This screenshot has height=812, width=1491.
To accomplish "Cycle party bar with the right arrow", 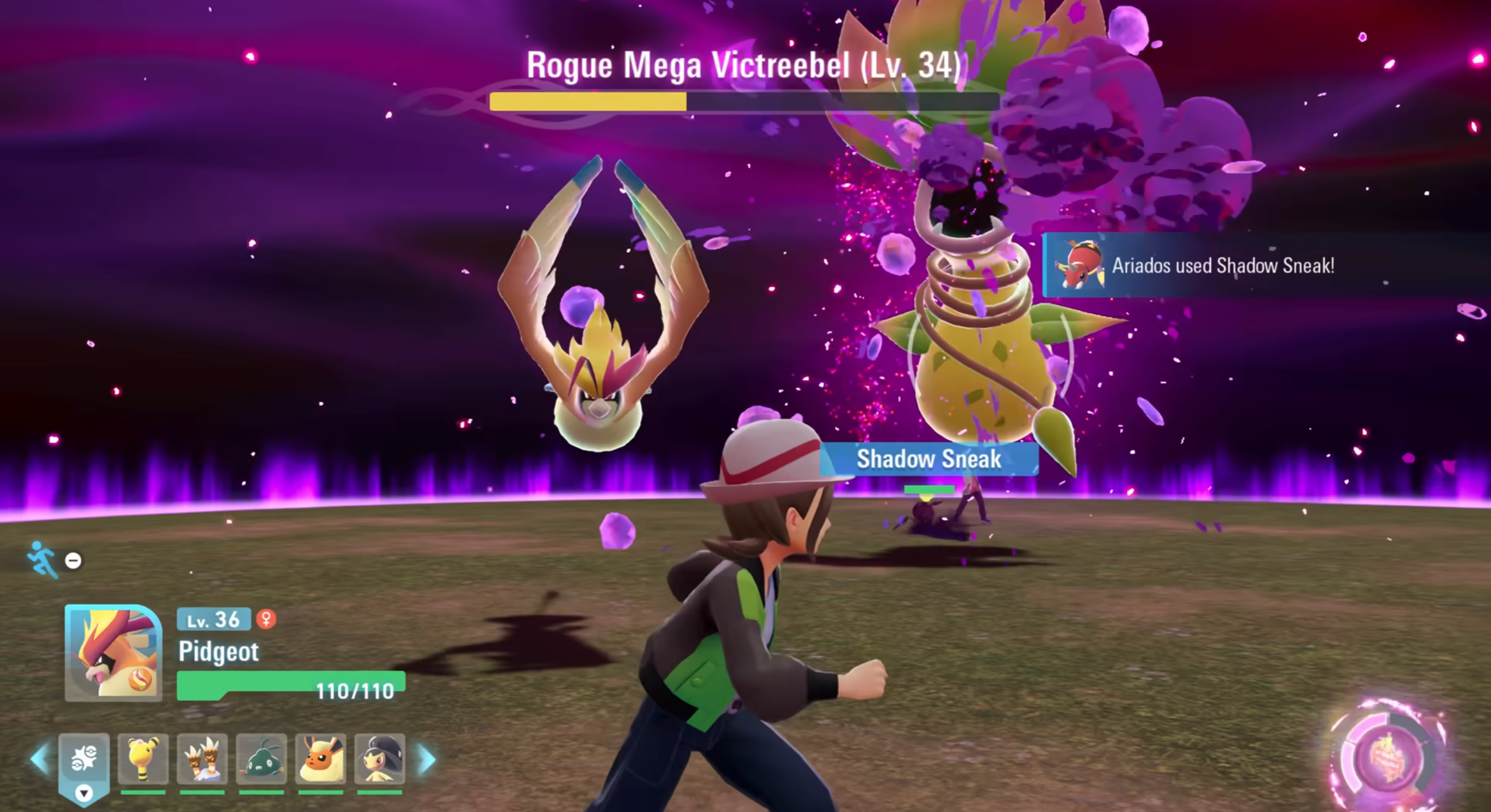I will [428, 759].
